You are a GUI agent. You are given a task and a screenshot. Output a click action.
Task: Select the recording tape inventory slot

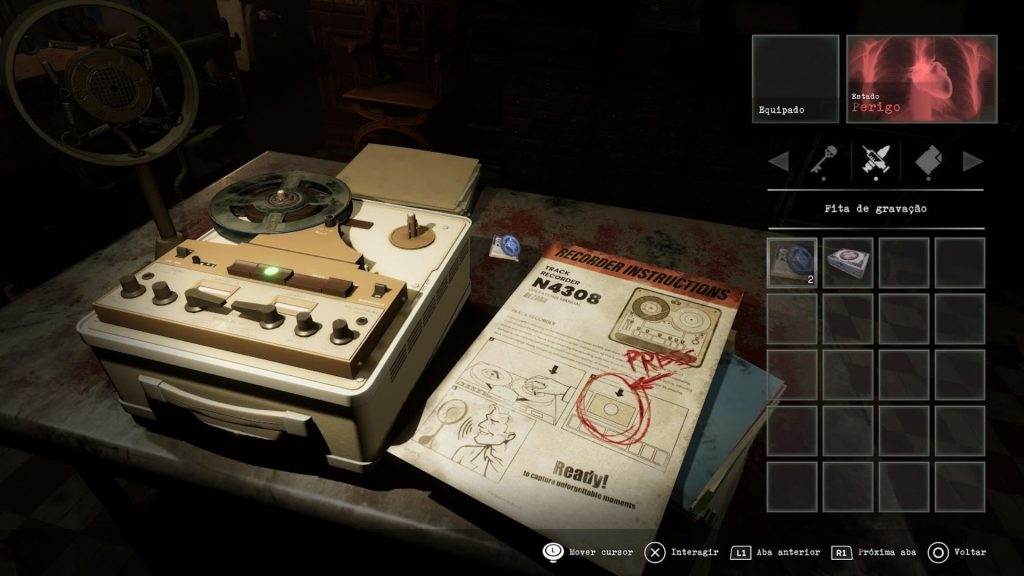792,262
